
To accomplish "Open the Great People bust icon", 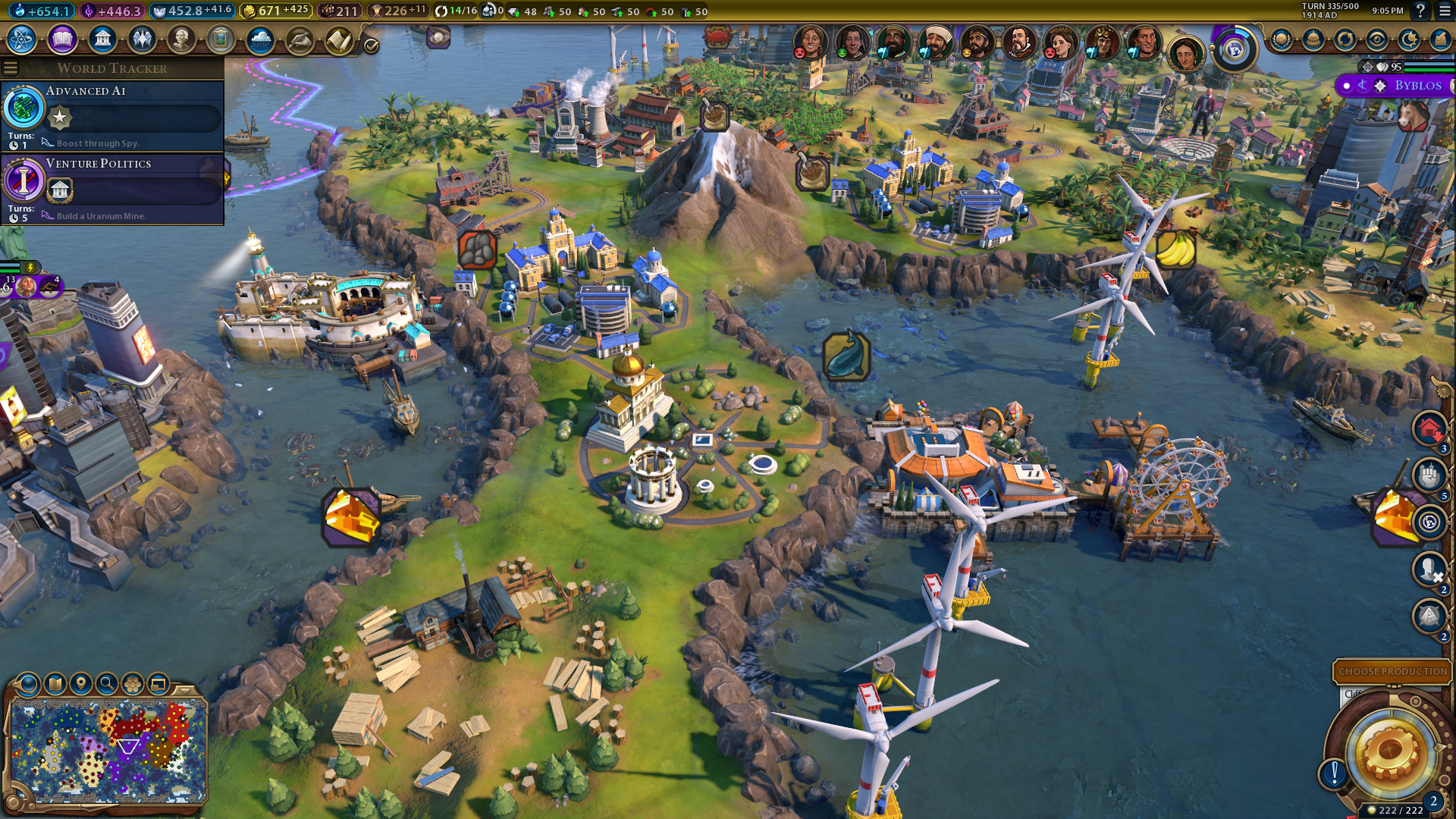I will pyautogui.click(x=181, y=39).
